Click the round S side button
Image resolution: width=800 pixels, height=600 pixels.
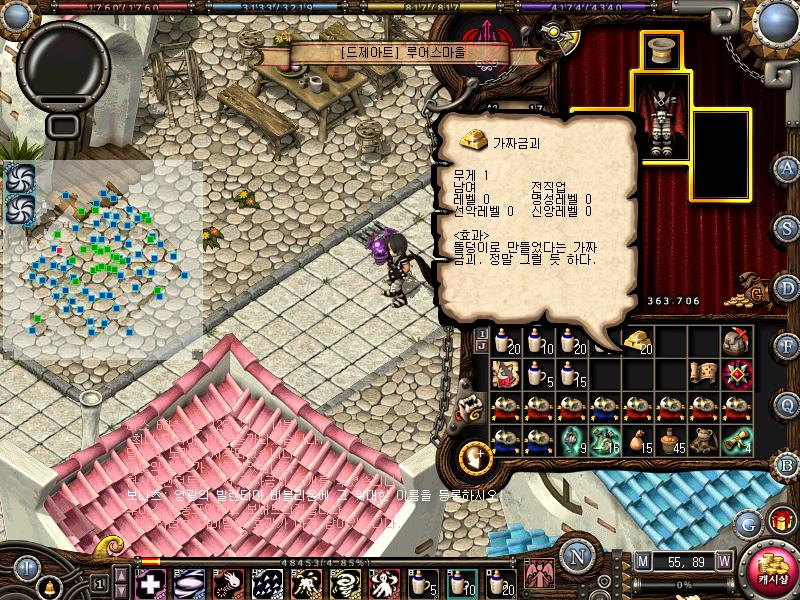(x=788, y=228)
